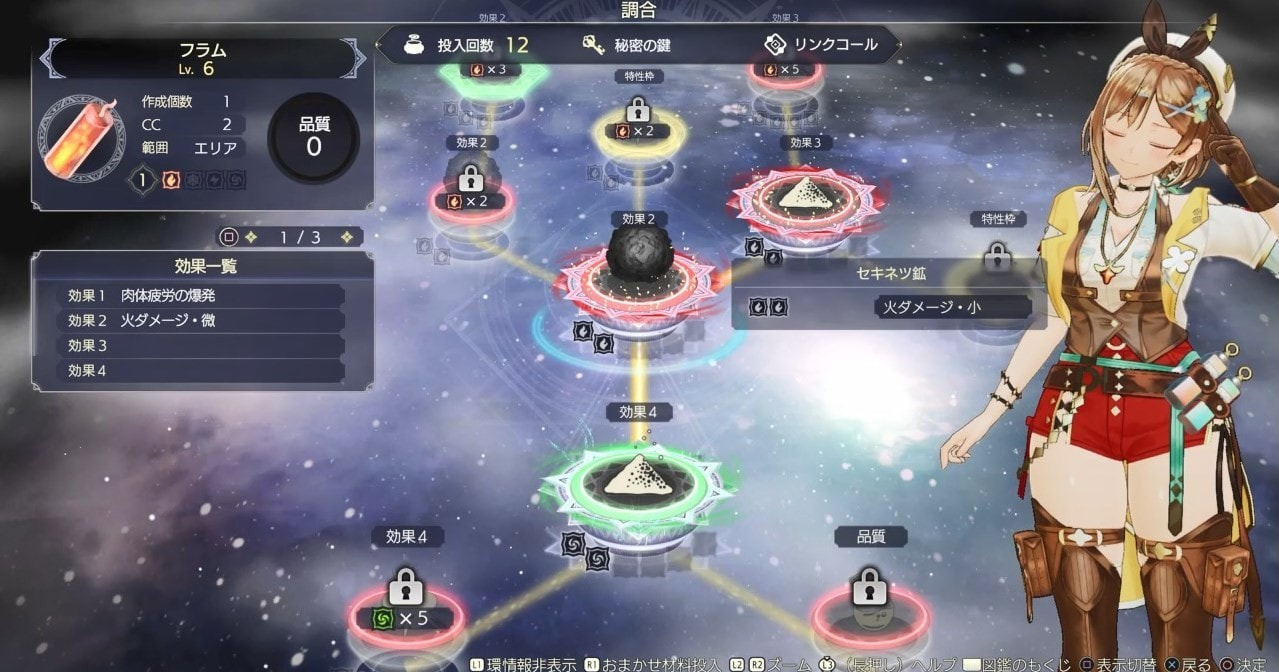1279x672 pixels.
Task: Activate the リンクコール link call option
Action: [820, 45]
